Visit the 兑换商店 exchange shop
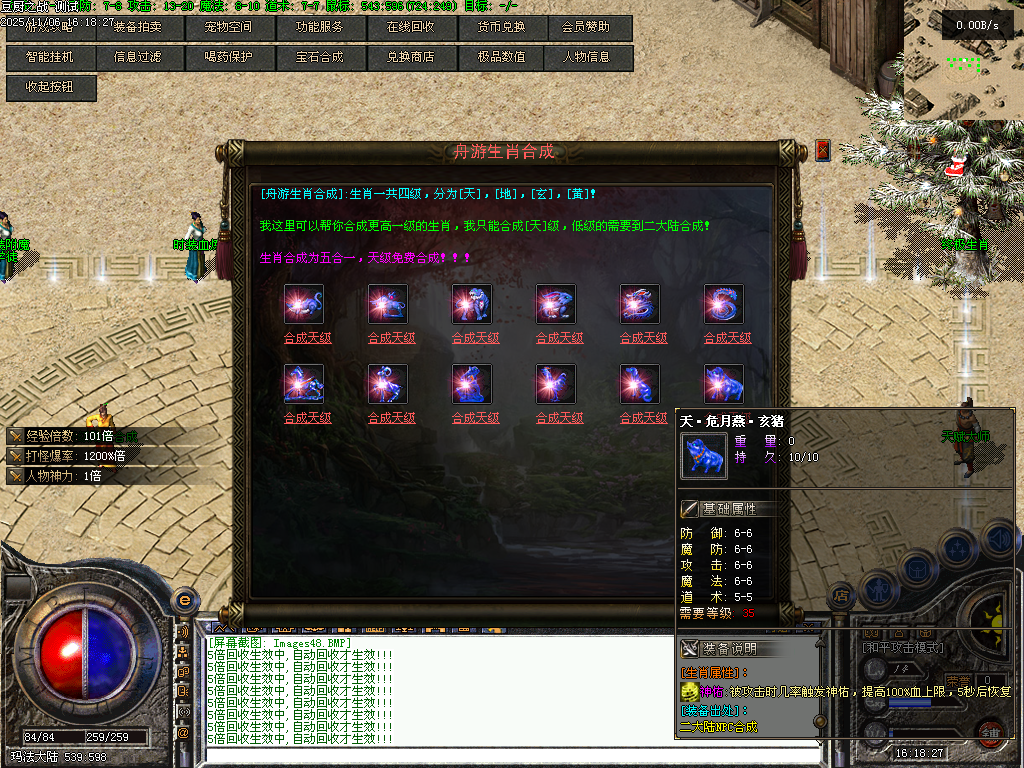 pyautogui.click(x=410, y=57)
